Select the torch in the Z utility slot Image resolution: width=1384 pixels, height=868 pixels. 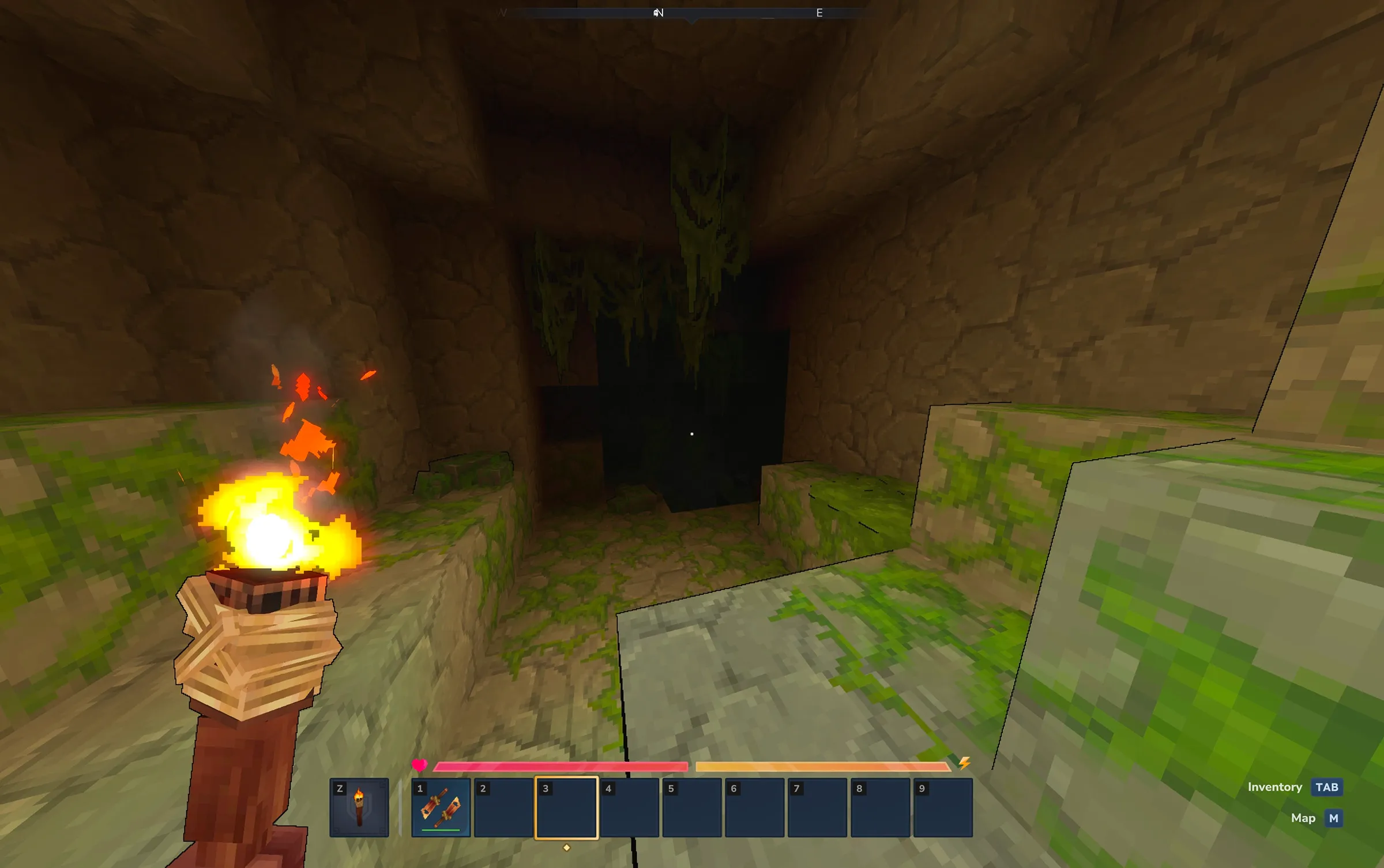coord(359,807)
